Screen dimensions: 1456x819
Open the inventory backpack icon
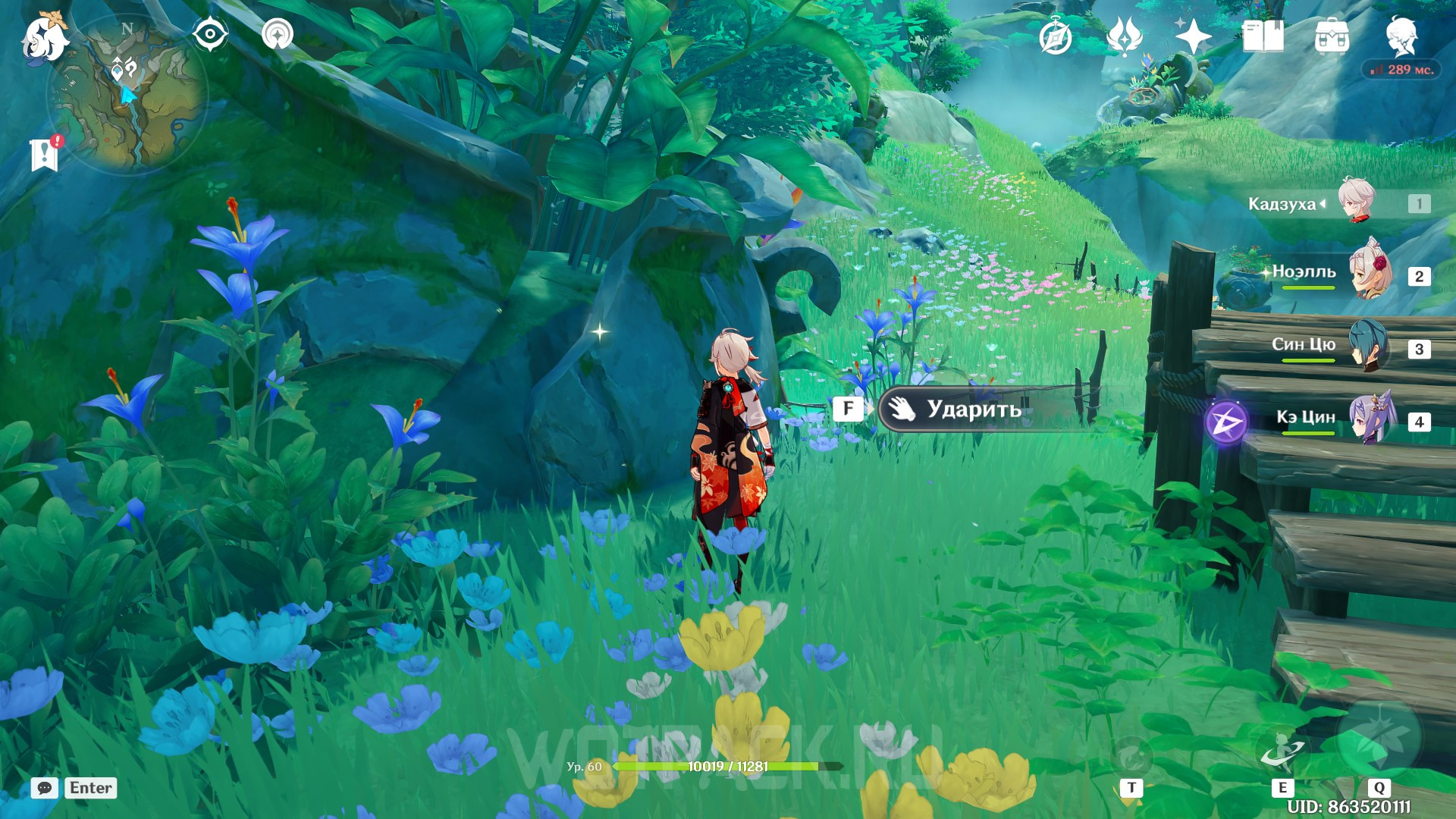[x=1332, y=36]
